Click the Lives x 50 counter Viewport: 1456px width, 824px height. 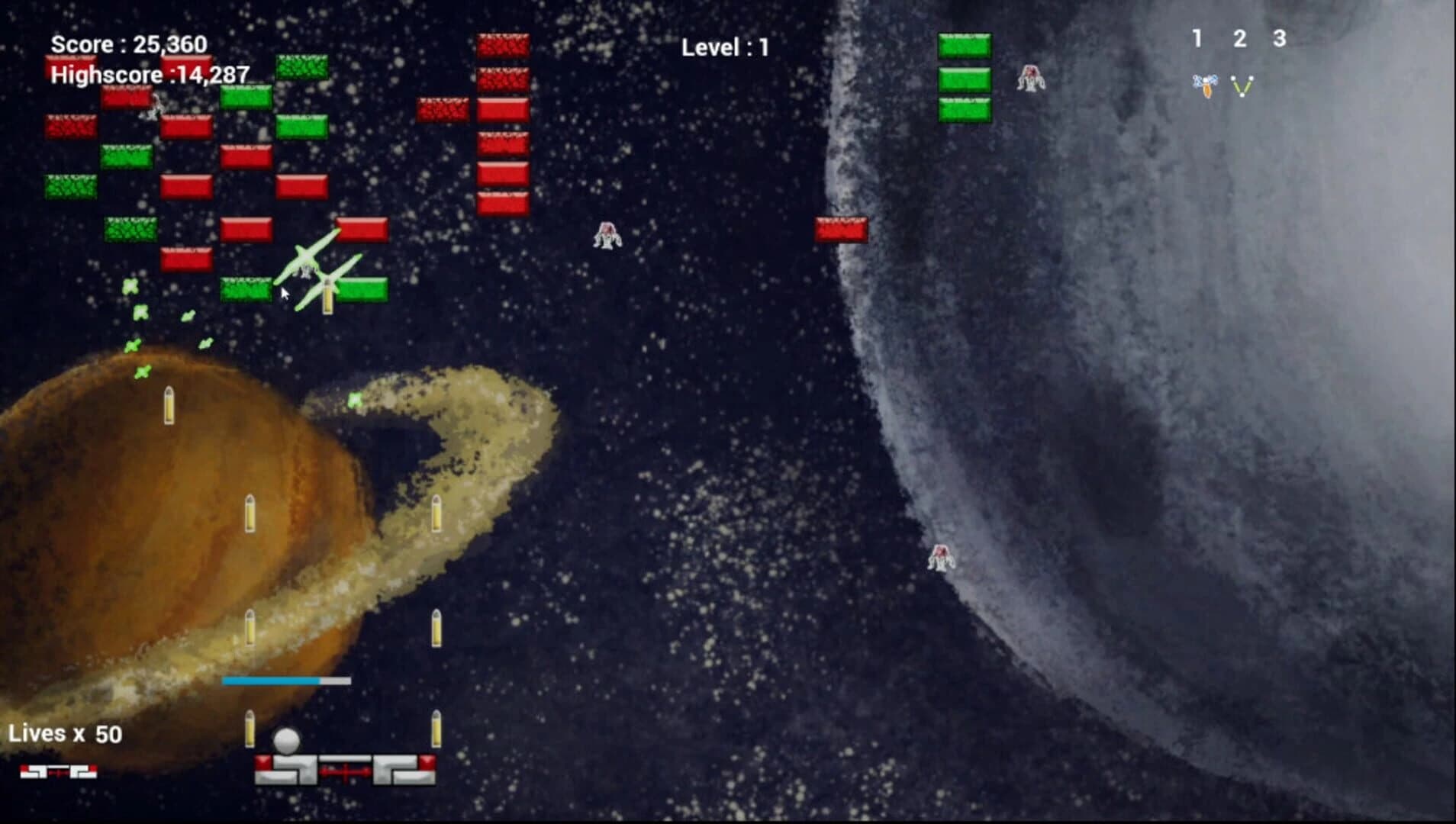[x=65, y=732]
